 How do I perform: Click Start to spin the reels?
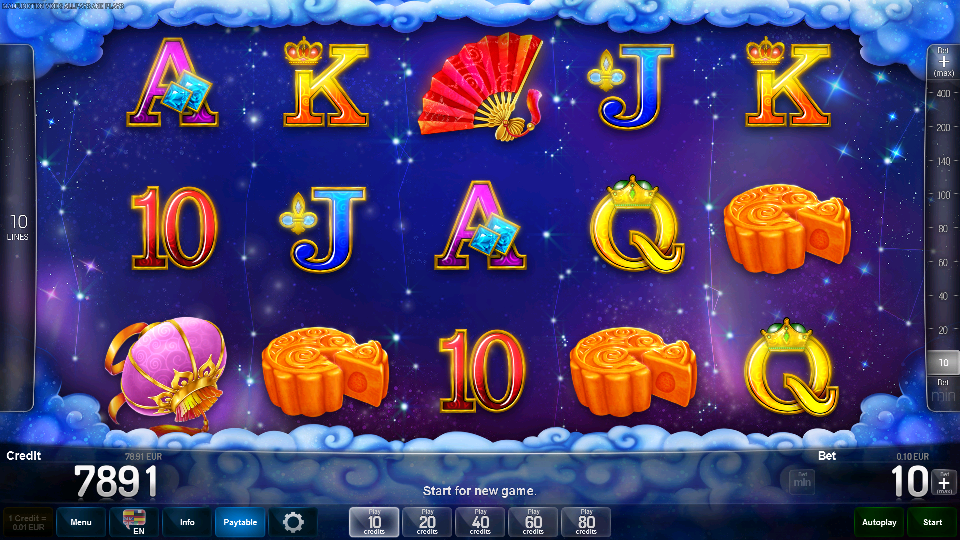pos(932,522)
